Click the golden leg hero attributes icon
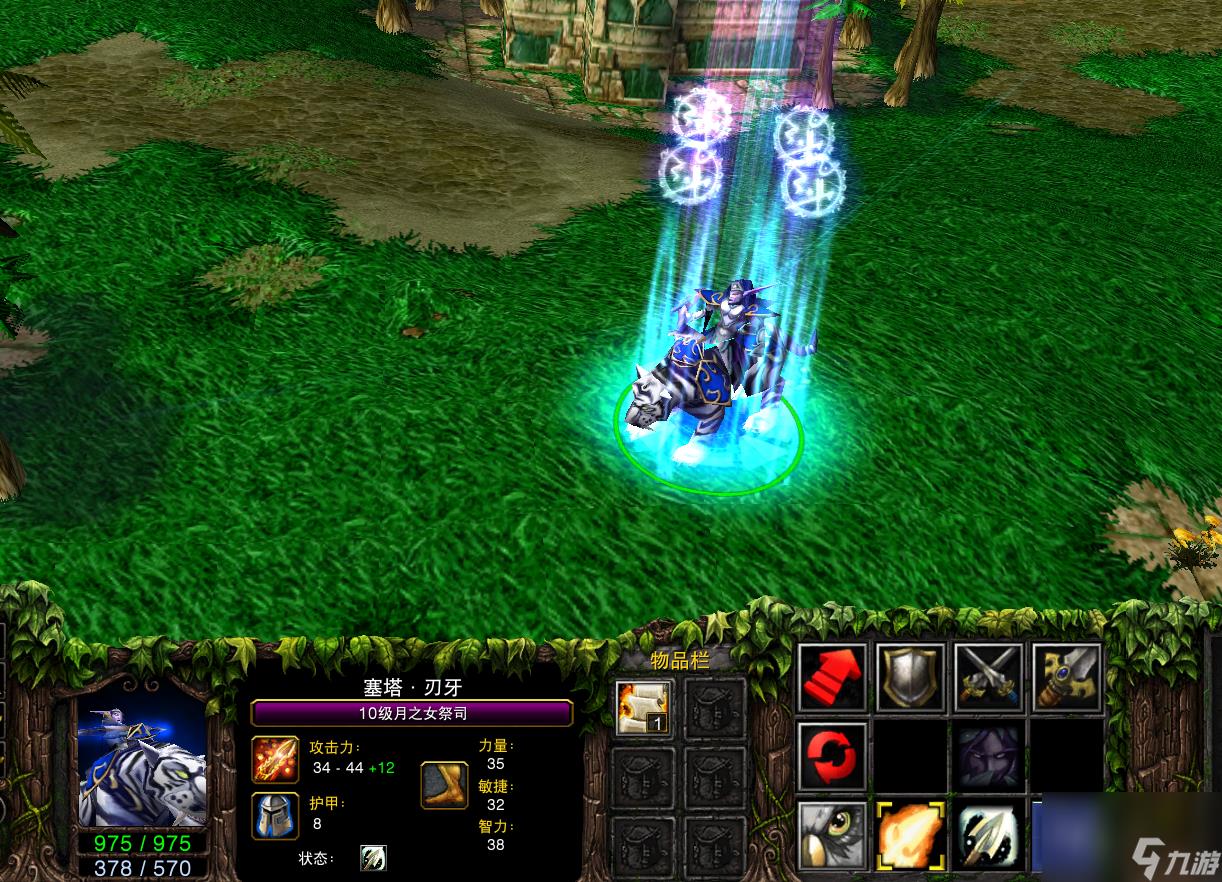The height and width of the screenshot is (882, 1222). tap(444, 785)
